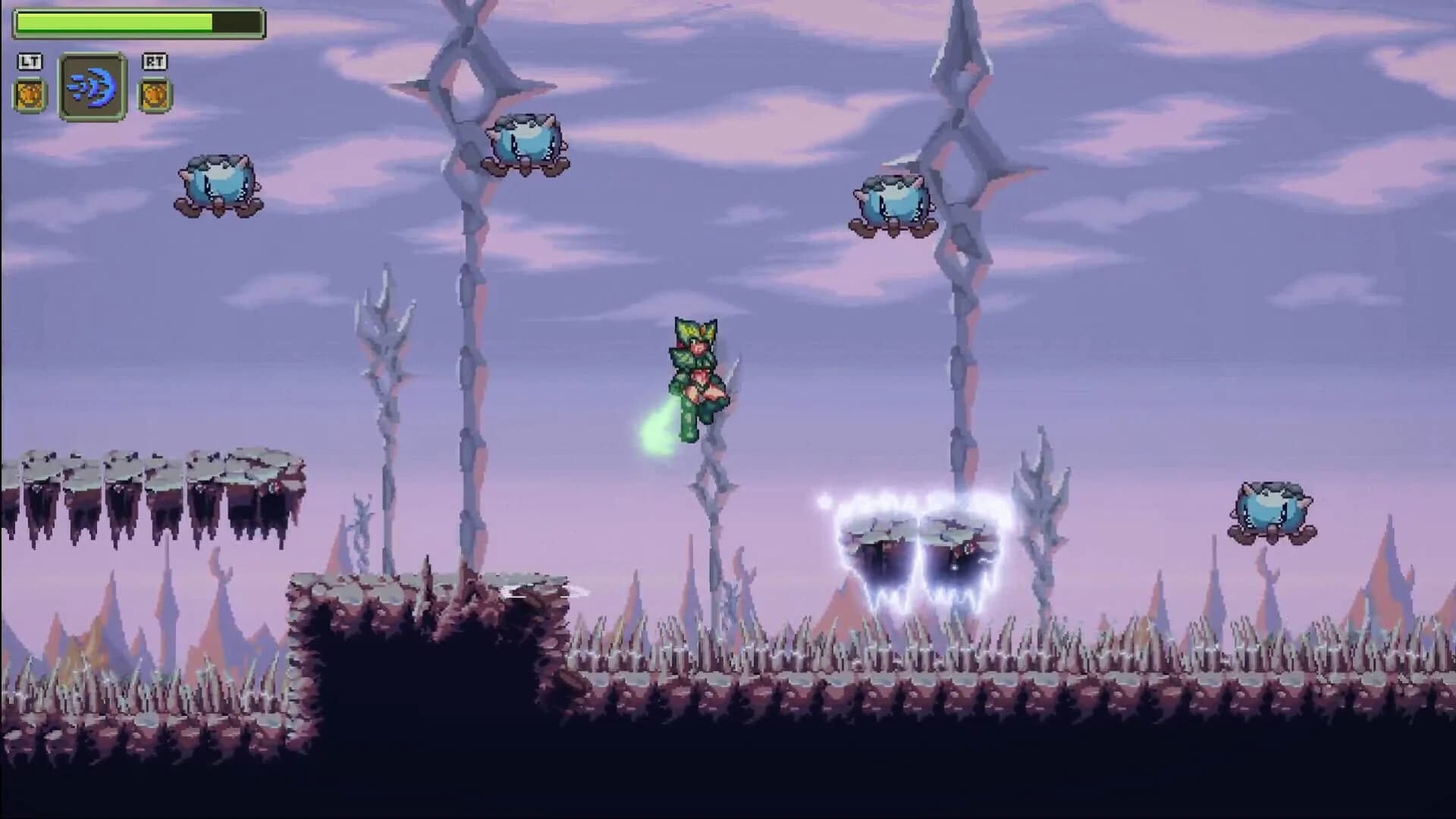Image resolution: width=1456 pixels, height=819 pixels.
Task: Toggle the equipped moon ability slot
Action: (x=93, y=86)
